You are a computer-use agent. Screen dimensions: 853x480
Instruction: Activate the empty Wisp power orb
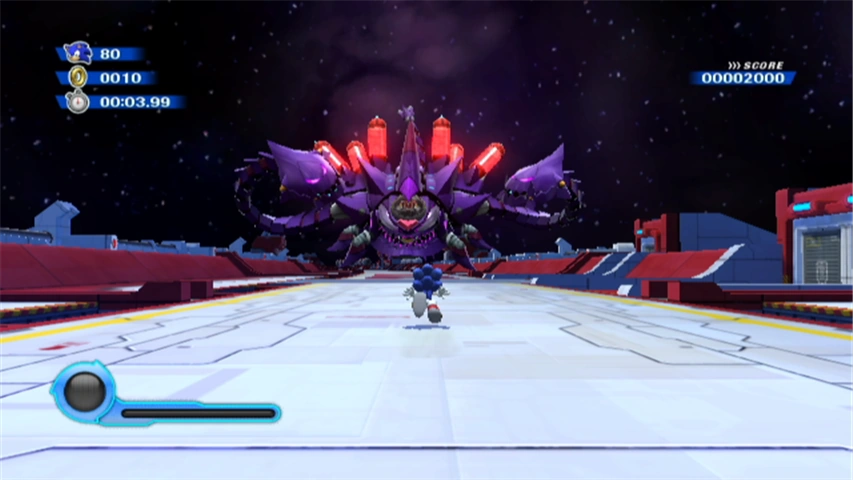[x=84, y=391]
